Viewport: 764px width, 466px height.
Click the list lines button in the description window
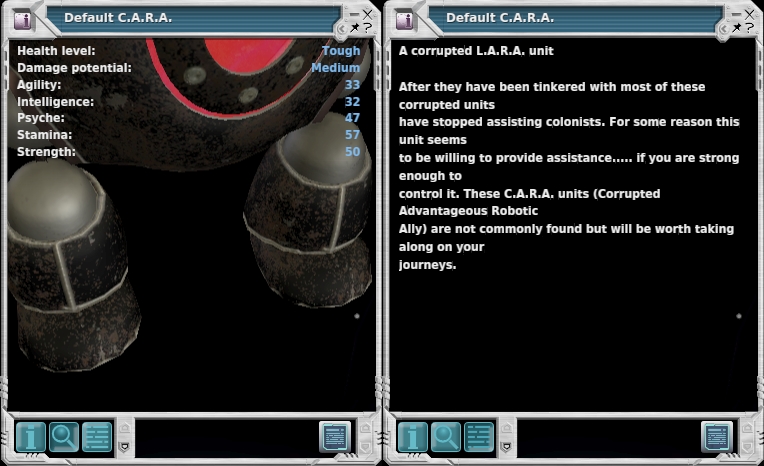click(x=479, y=437)
